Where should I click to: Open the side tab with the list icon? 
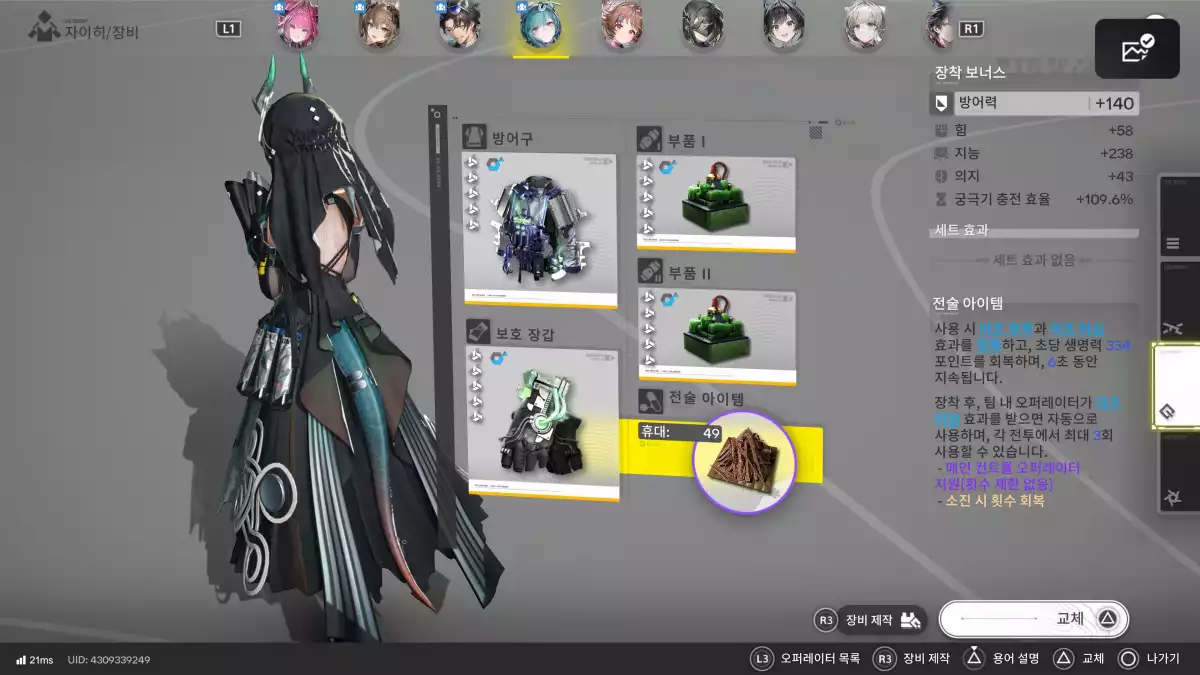(x=1174, y=244)
